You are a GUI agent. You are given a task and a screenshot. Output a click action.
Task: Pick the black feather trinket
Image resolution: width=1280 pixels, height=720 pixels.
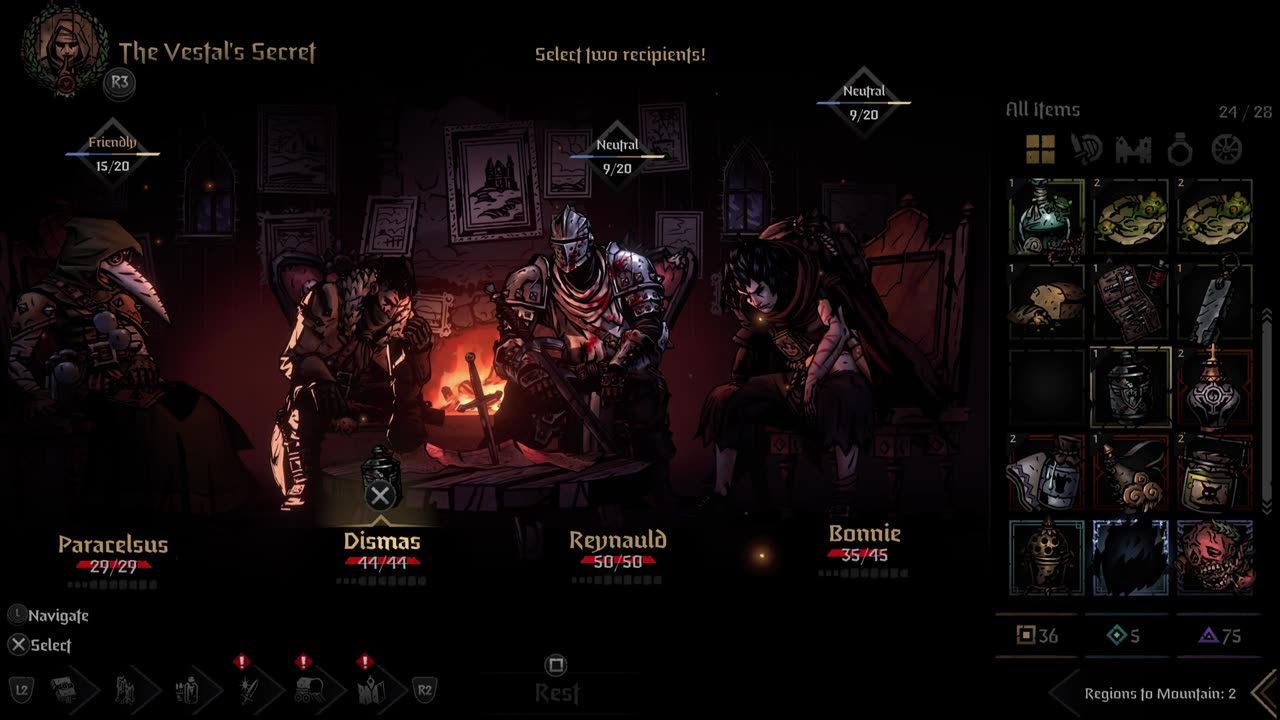point(1131,557)
